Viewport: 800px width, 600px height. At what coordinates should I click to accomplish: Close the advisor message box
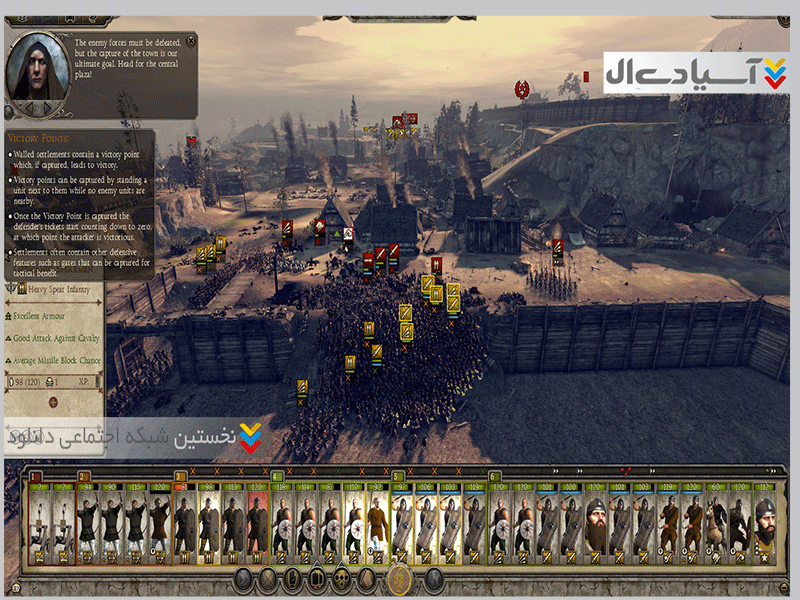(x=190, y=41)
